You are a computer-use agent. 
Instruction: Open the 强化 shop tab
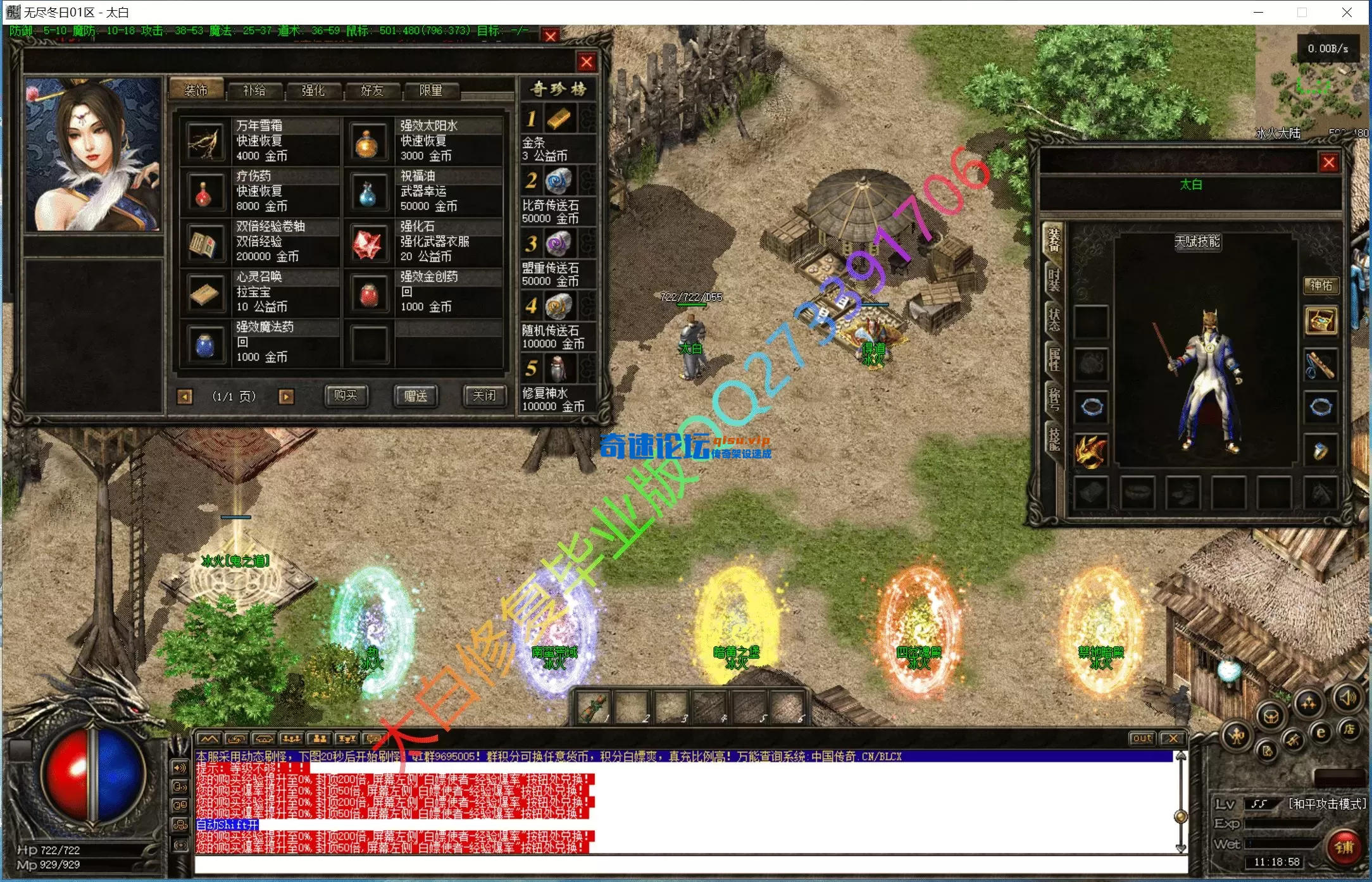(x=313, y=90)
